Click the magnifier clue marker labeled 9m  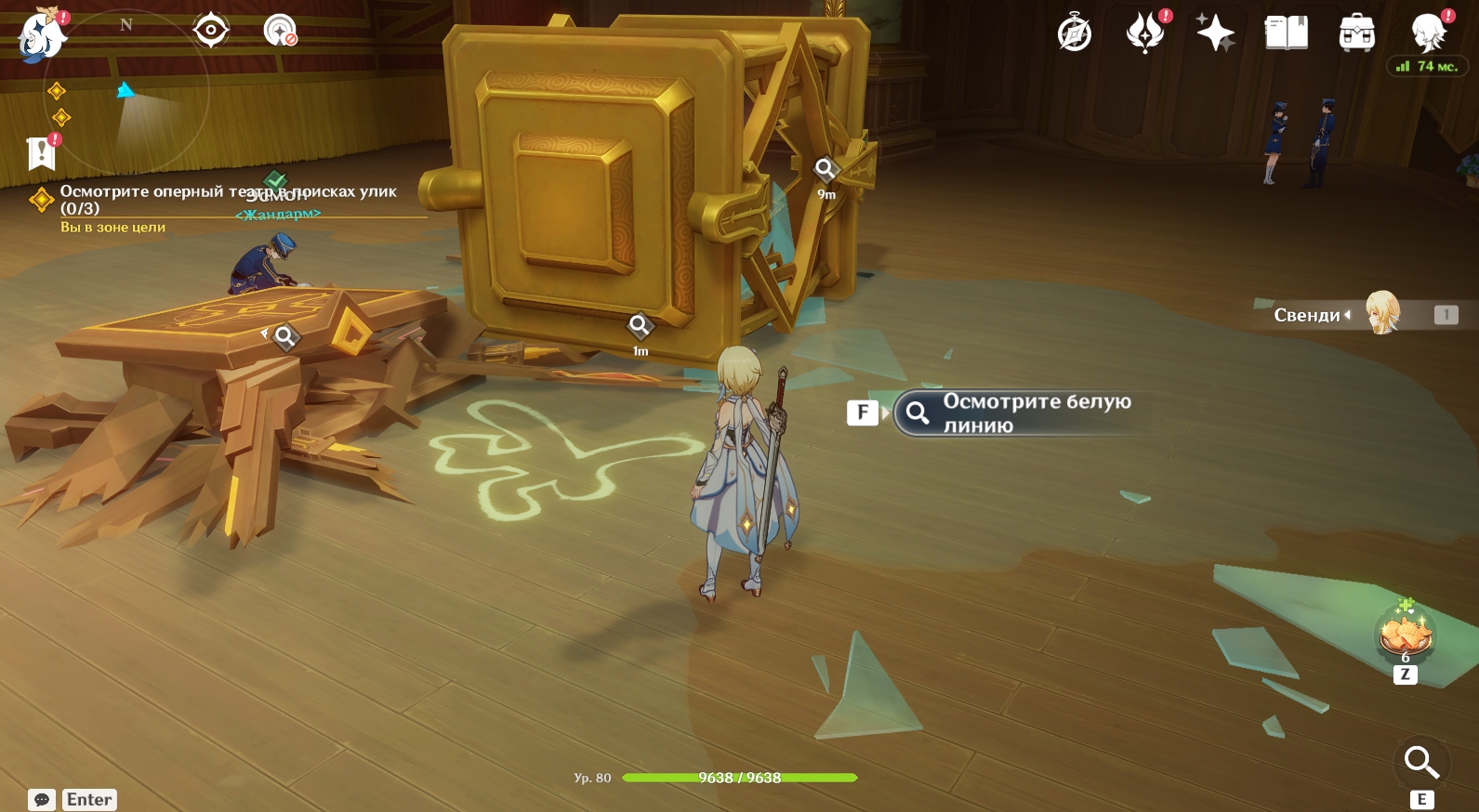(825, 169)
